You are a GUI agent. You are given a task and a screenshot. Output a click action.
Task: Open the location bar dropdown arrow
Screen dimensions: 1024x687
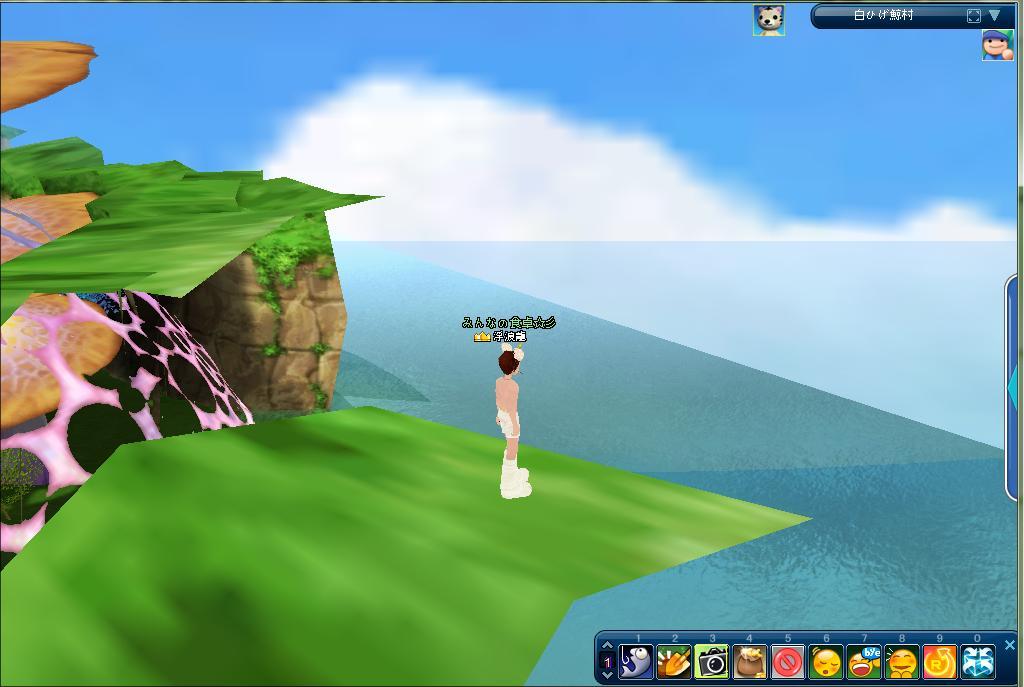pyautogui.click(x=995, y=16)
